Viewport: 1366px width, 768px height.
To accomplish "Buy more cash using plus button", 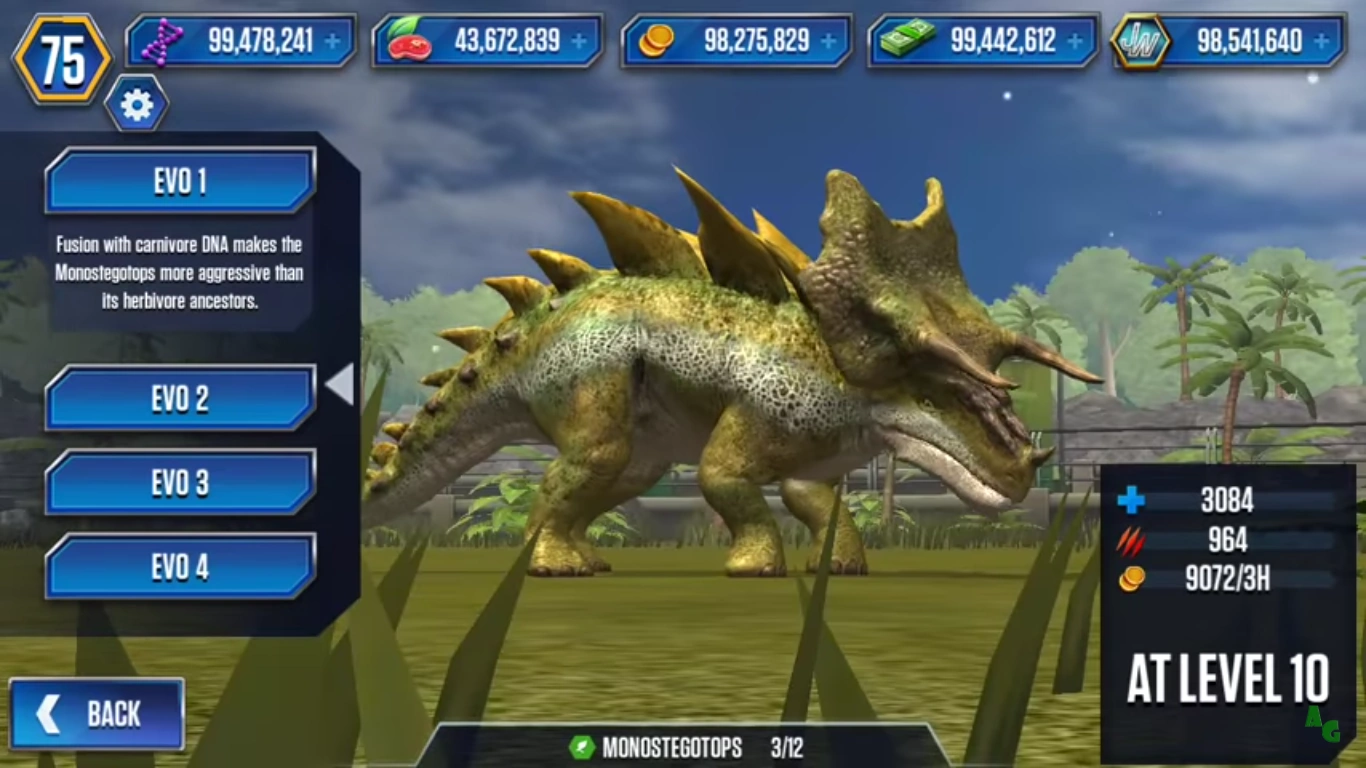I will coord(1073,41).
